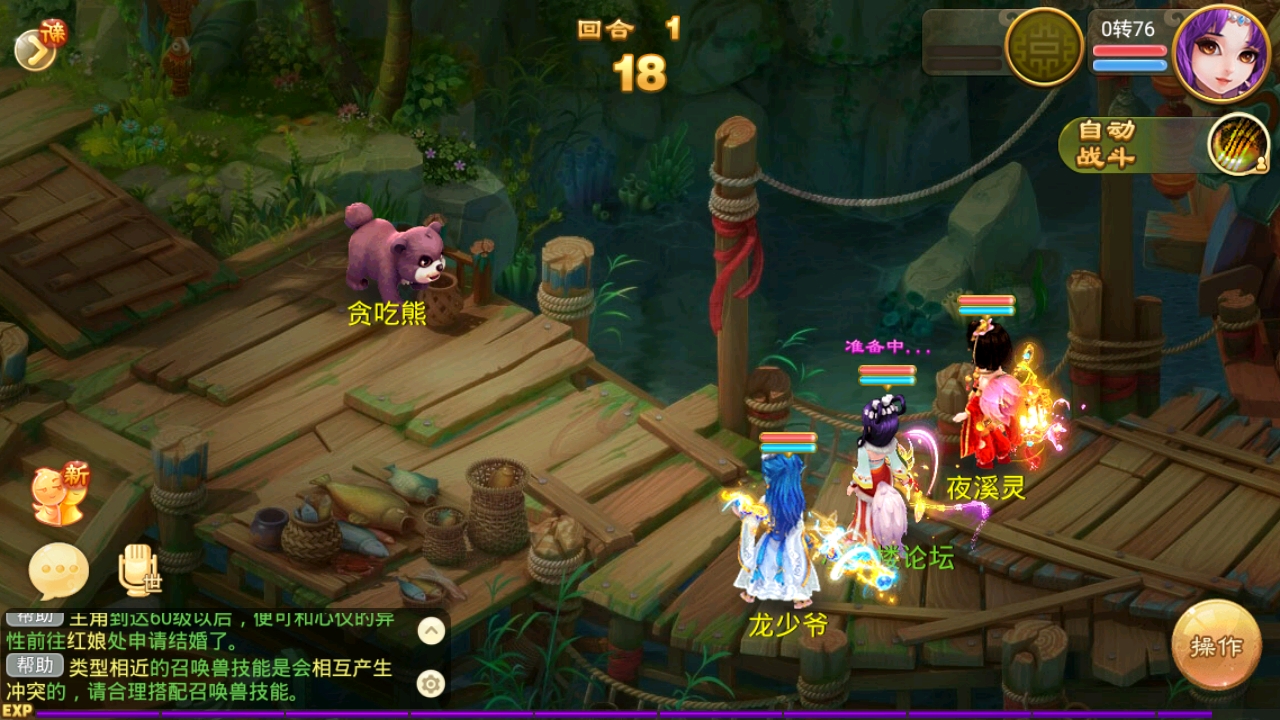Expand the top-left arrow menu
This screenshot has height=720, width=1280.
point(35,50)
